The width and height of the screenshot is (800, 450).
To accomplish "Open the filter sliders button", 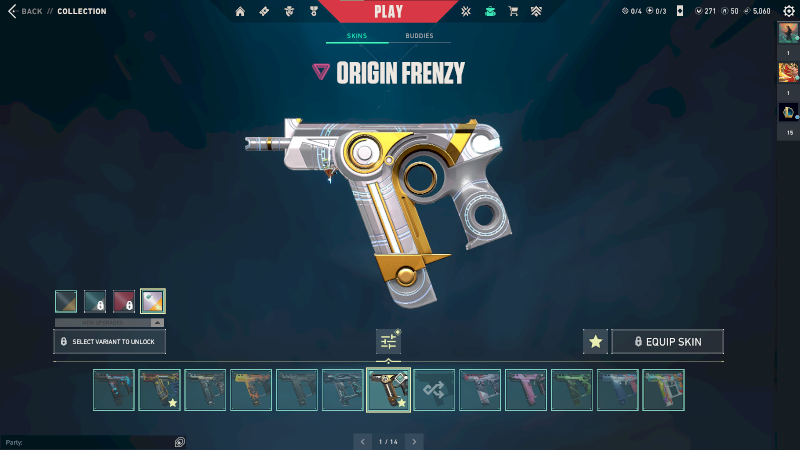I will point(388,342).
